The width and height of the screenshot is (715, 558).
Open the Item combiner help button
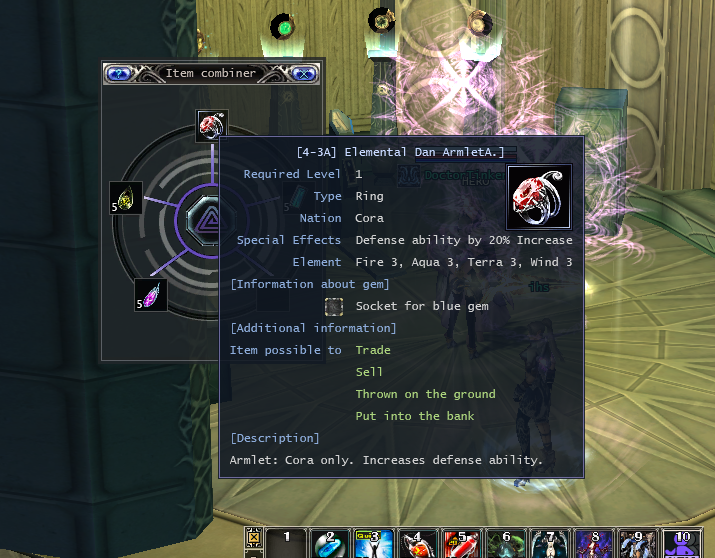[119, 73]
